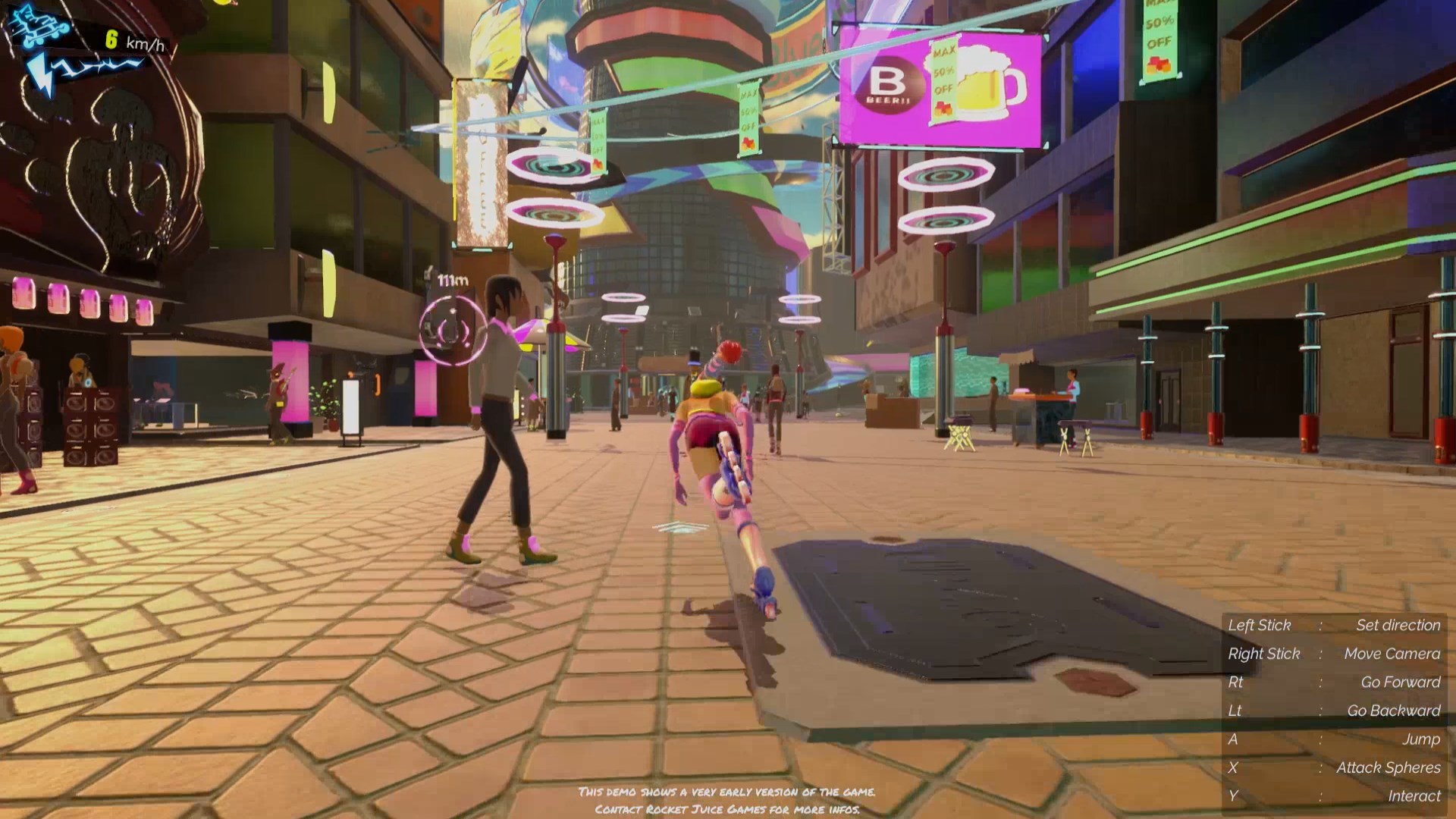The image size is (1456, 819).
Task: Expand the Right Stick Move Camera entry
Action: click(1335, 653)
